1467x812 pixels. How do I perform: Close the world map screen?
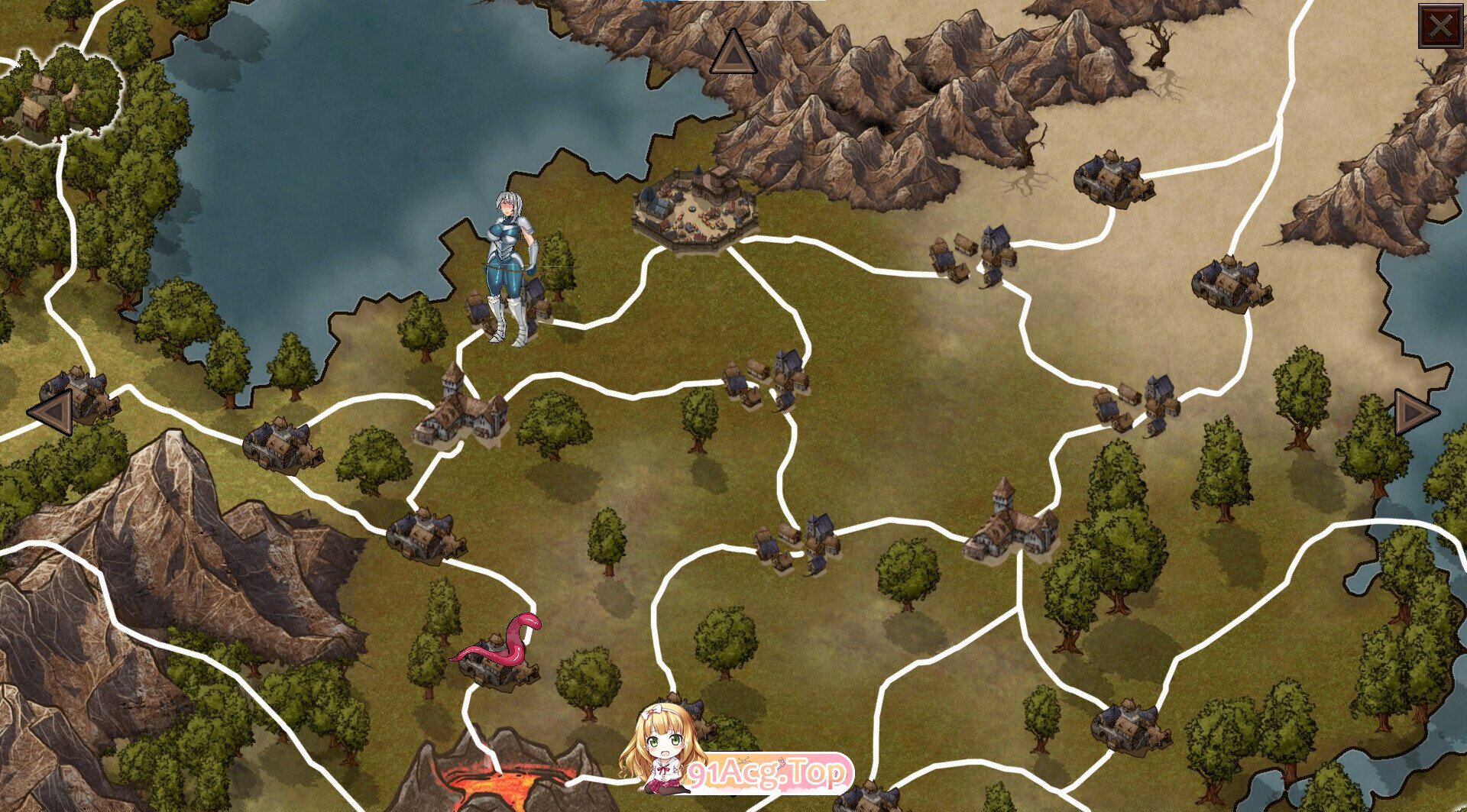(x=1440, y=27)
